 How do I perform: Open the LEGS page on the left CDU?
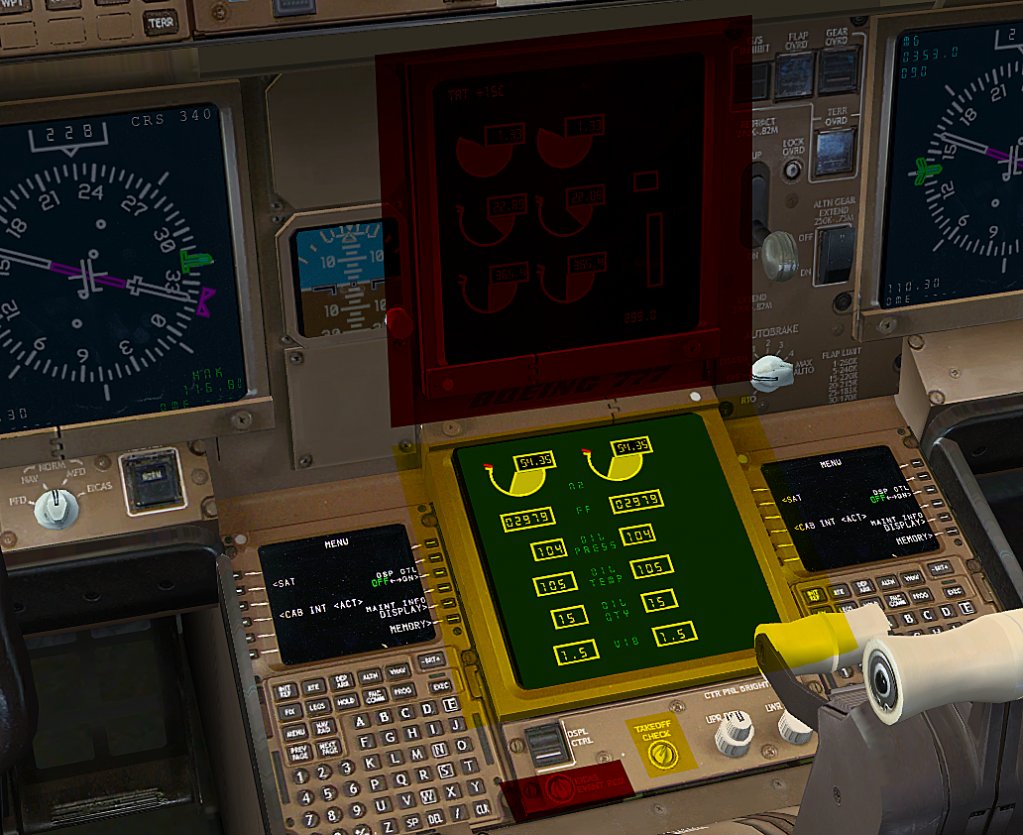click(x=319, y=708)
